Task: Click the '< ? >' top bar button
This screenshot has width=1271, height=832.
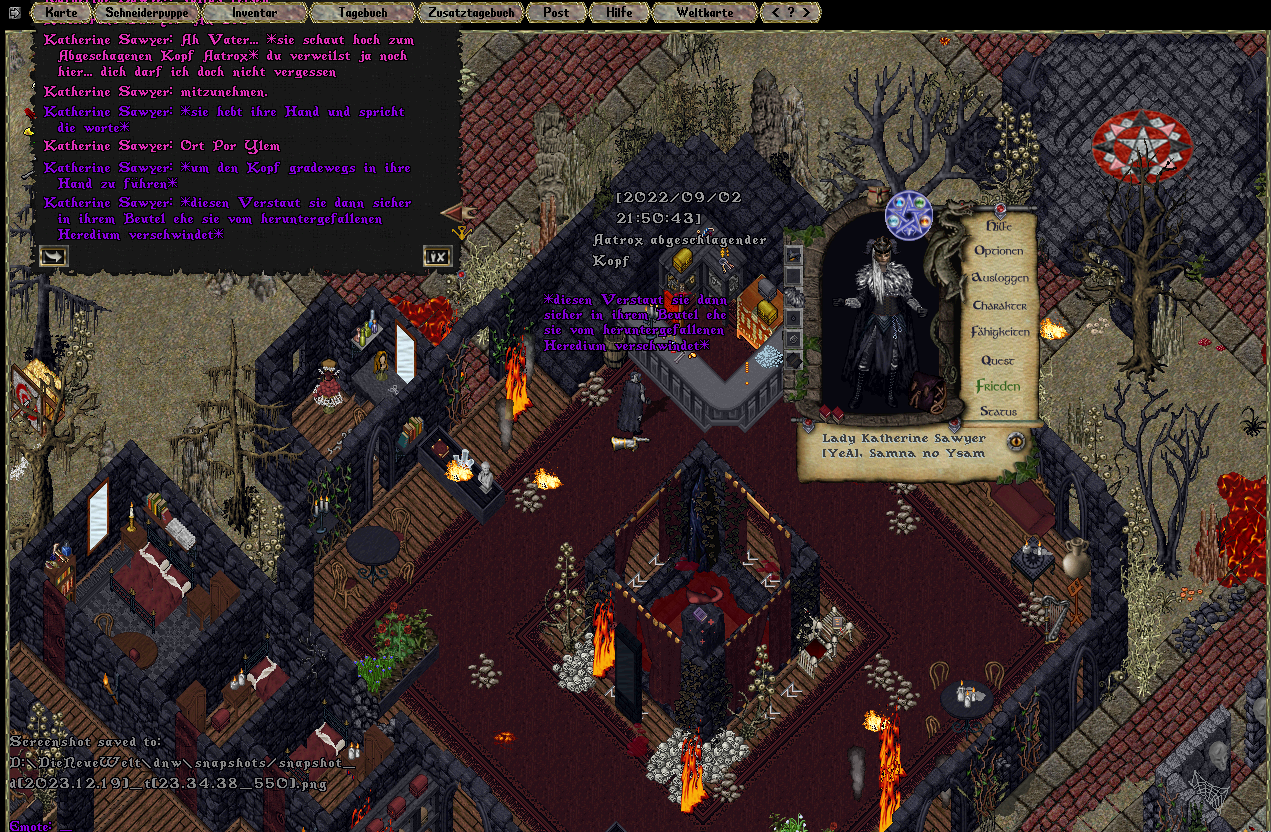Action: [790, 13]
